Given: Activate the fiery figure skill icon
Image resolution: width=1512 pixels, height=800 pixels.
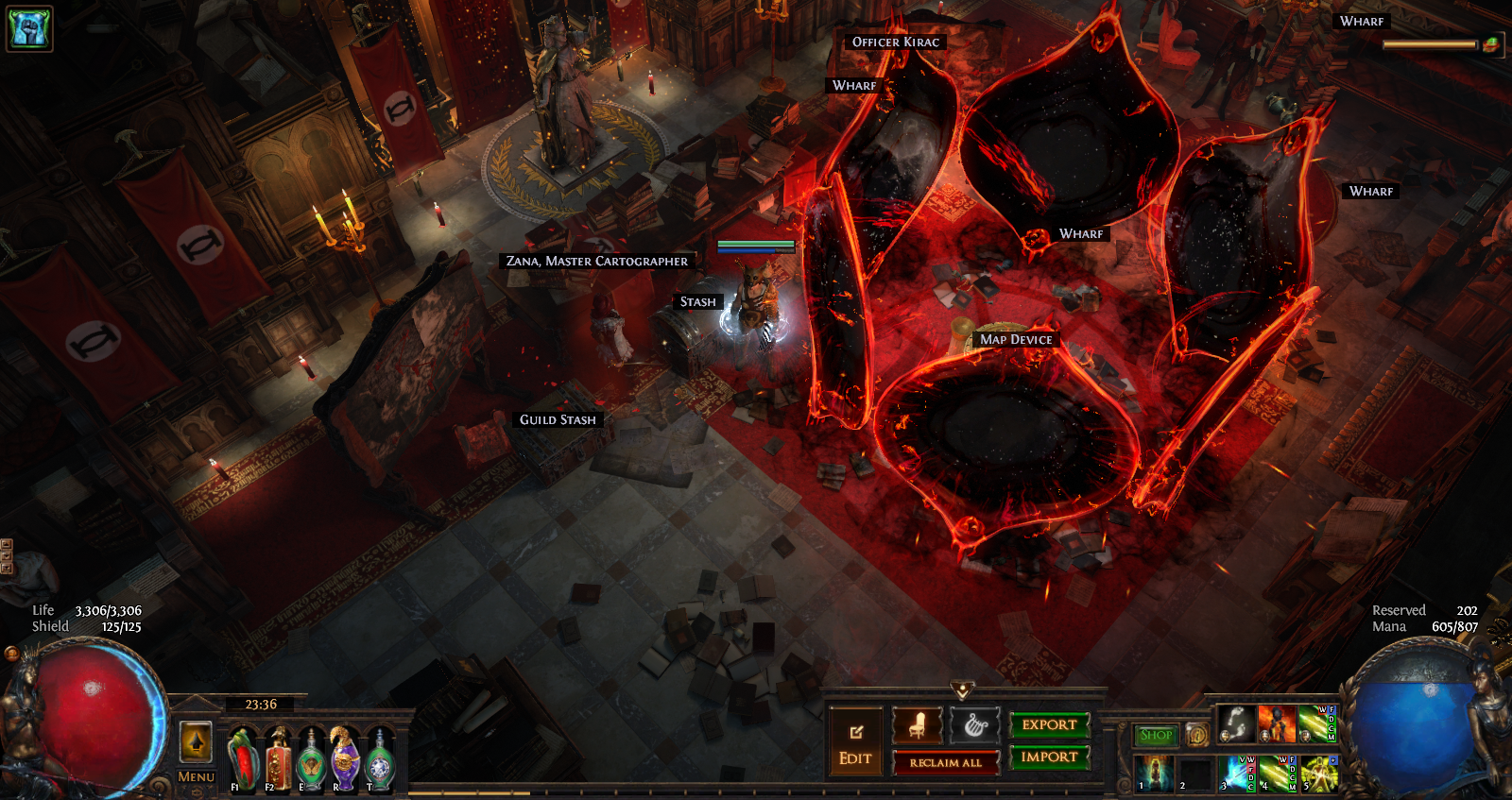Looking at the screenshot, I should click(x=1277, y=723).
